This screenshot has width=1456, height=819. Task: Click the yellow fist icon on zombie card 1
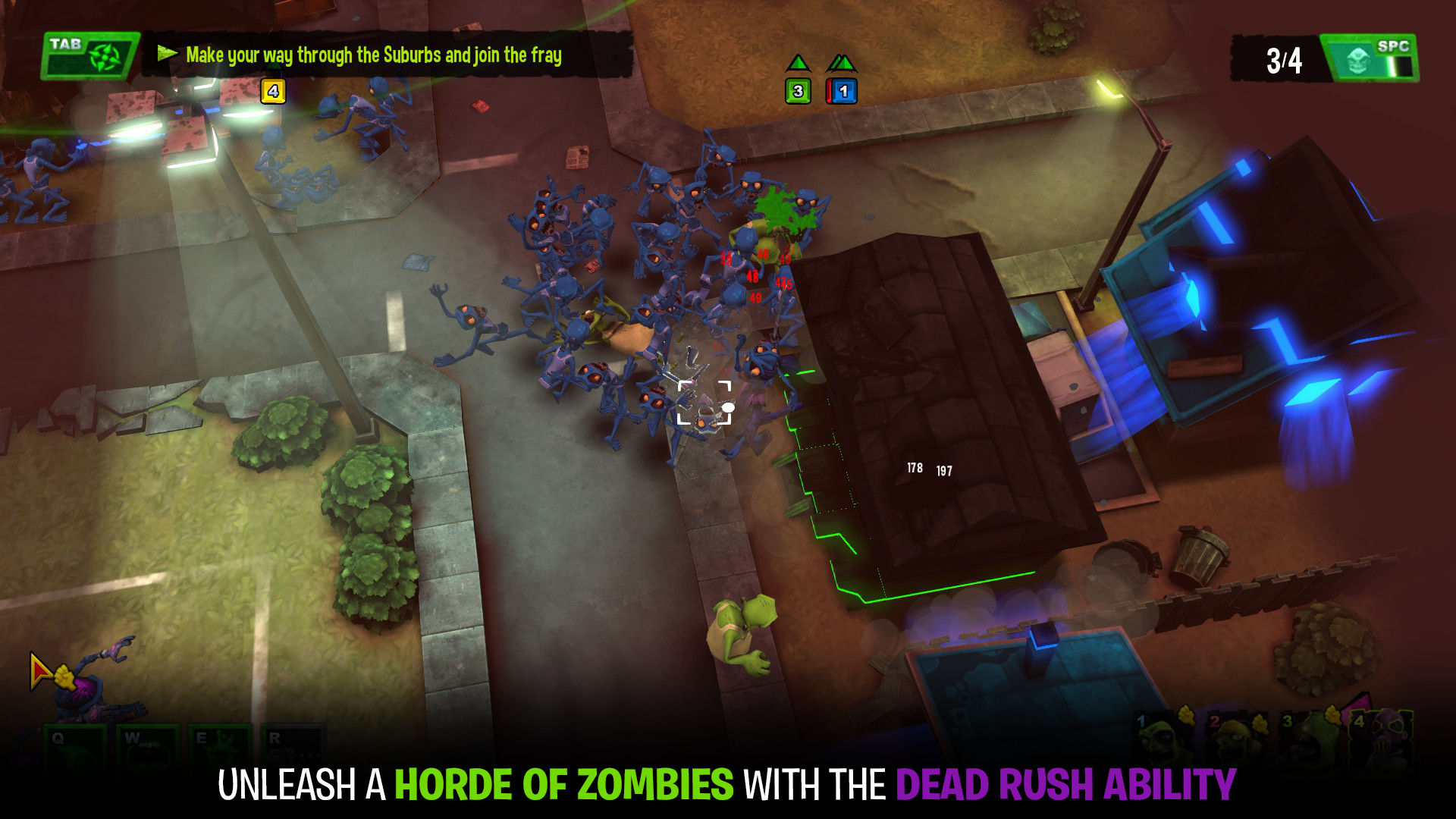(1187, 714)
